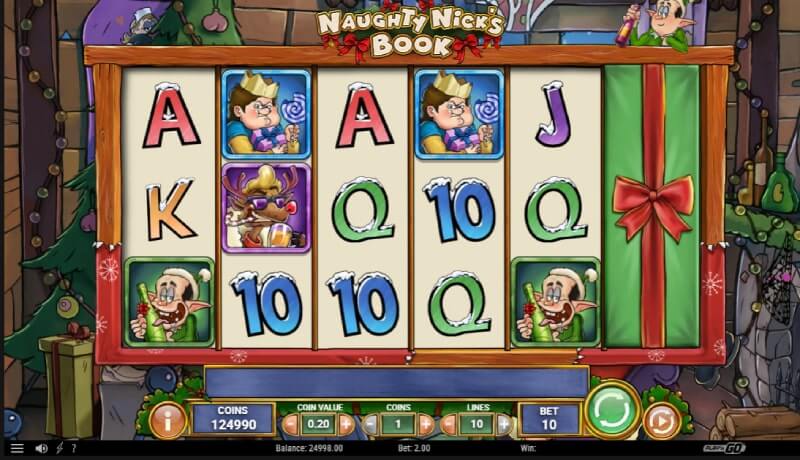Open the hamburger menu
The height and width of the screenshot is (460, 800).
16,449
